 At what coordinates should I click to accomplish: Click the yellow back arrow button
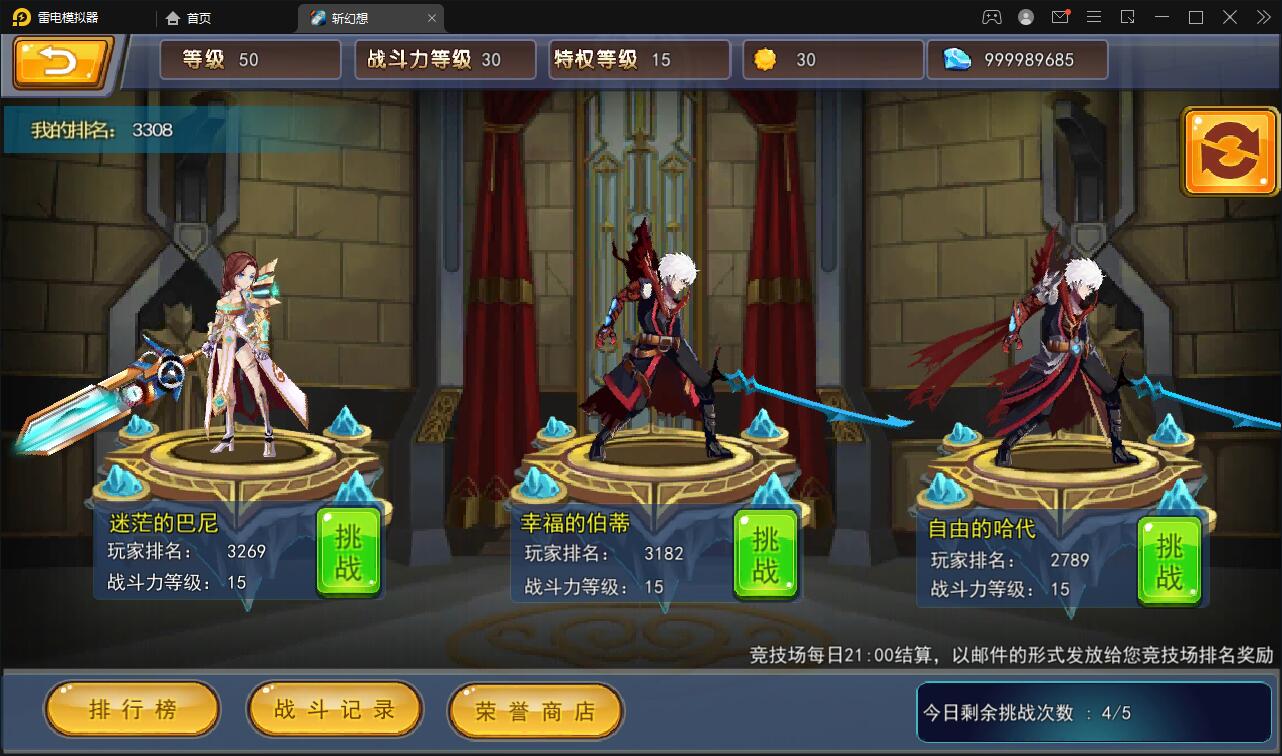[x=57, y=60]
